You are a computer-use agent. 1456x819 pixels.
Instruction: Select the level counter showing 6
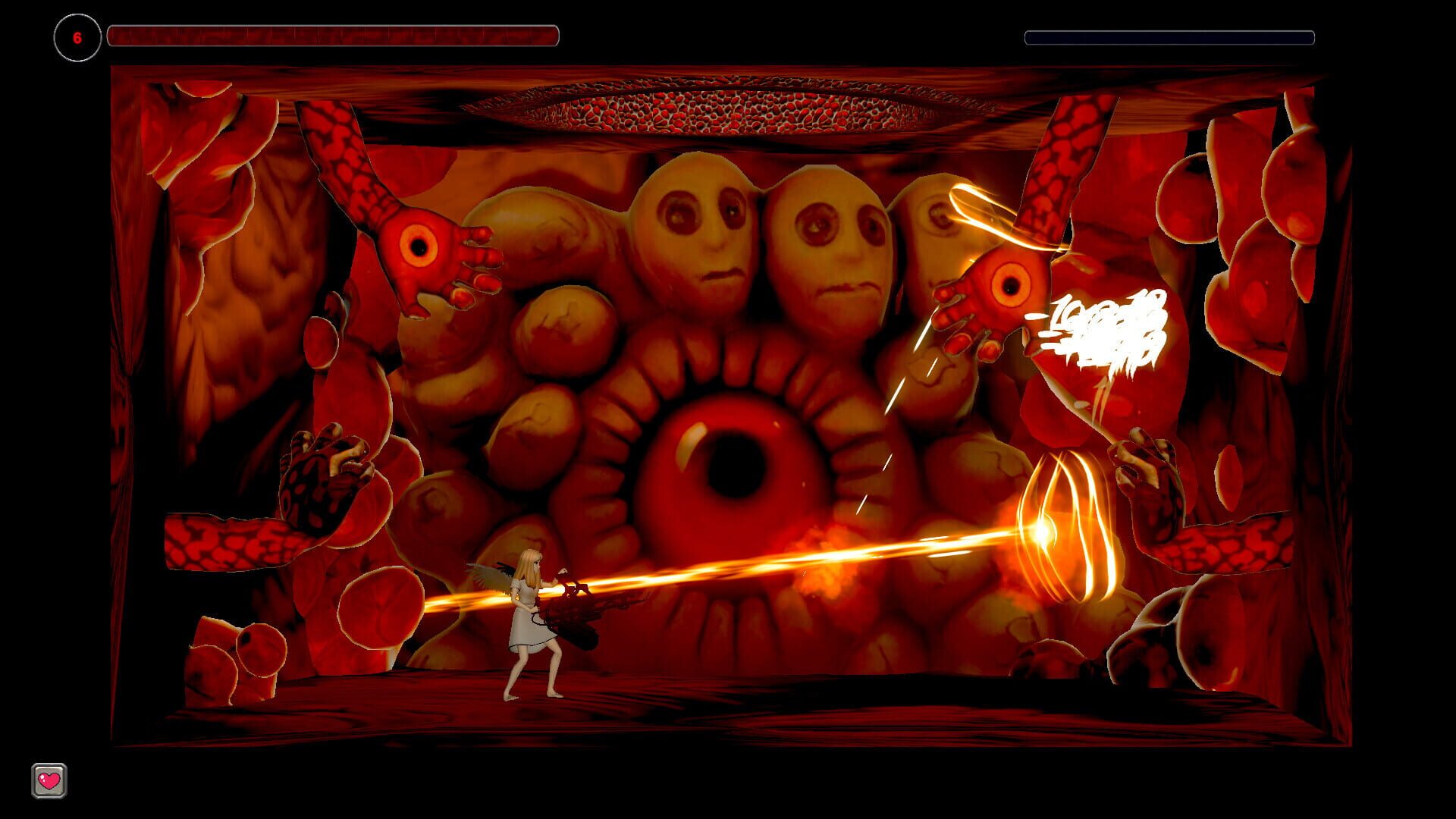(76, 35)
